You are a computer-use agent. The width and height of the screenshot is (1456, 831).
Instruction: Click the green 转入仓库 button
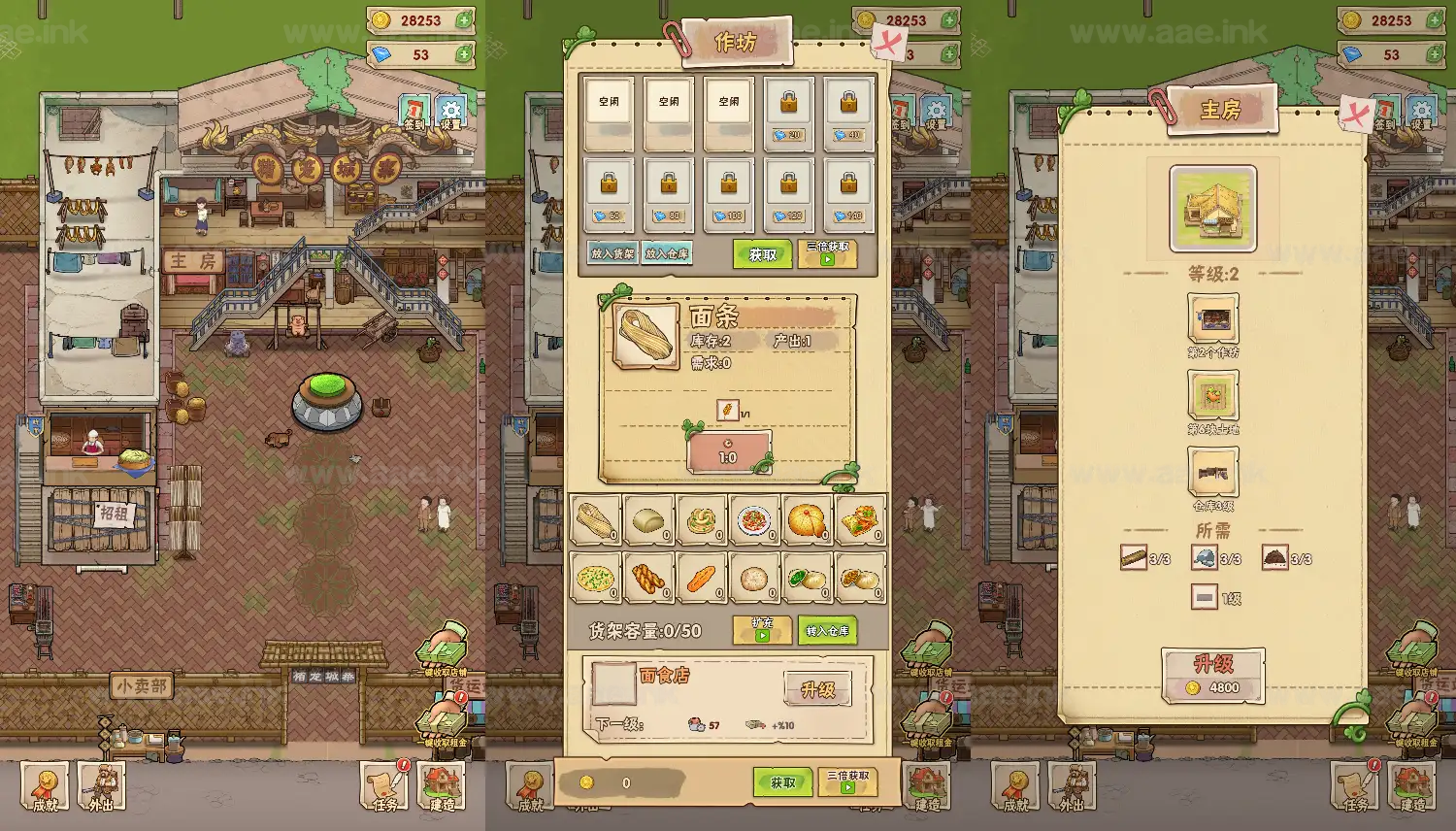[x=828, y=630]
